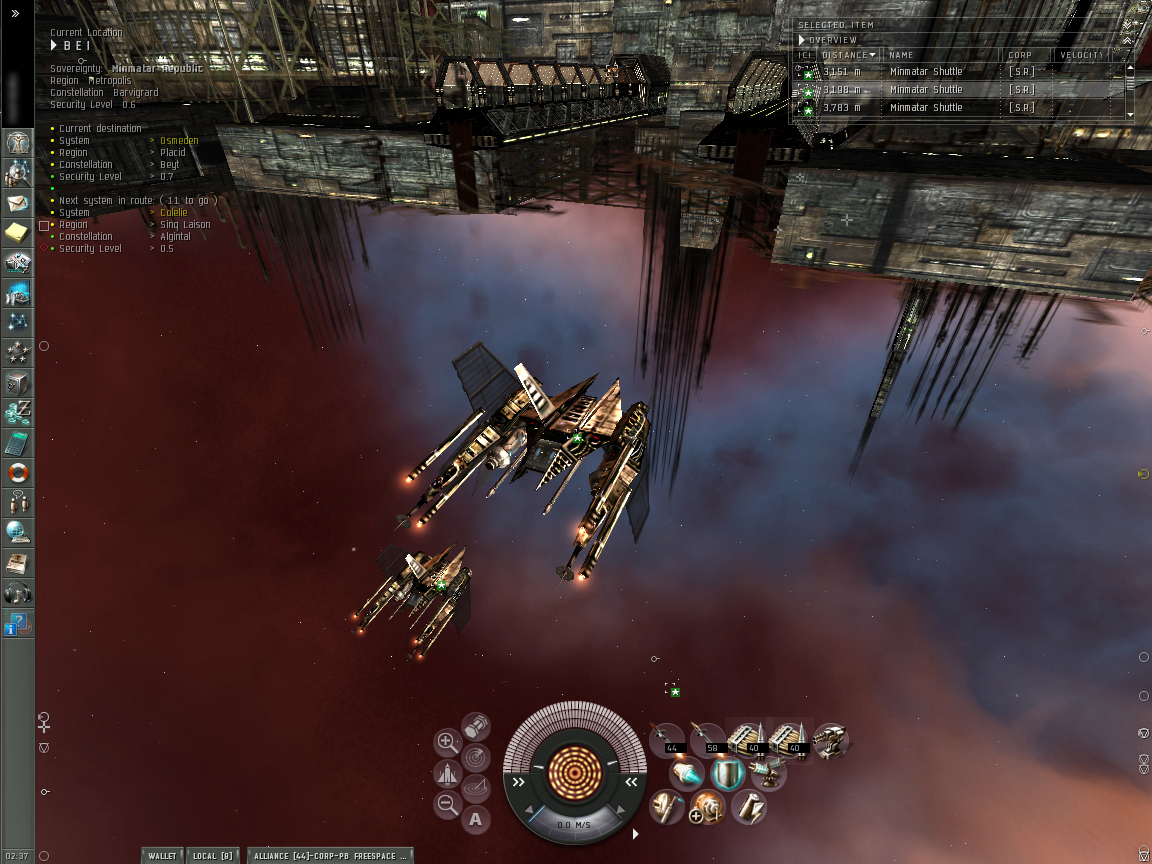Expand the sidebar with the double-arrow button
The width and height of the screenshot is (1152, 864).
point(15,13)
